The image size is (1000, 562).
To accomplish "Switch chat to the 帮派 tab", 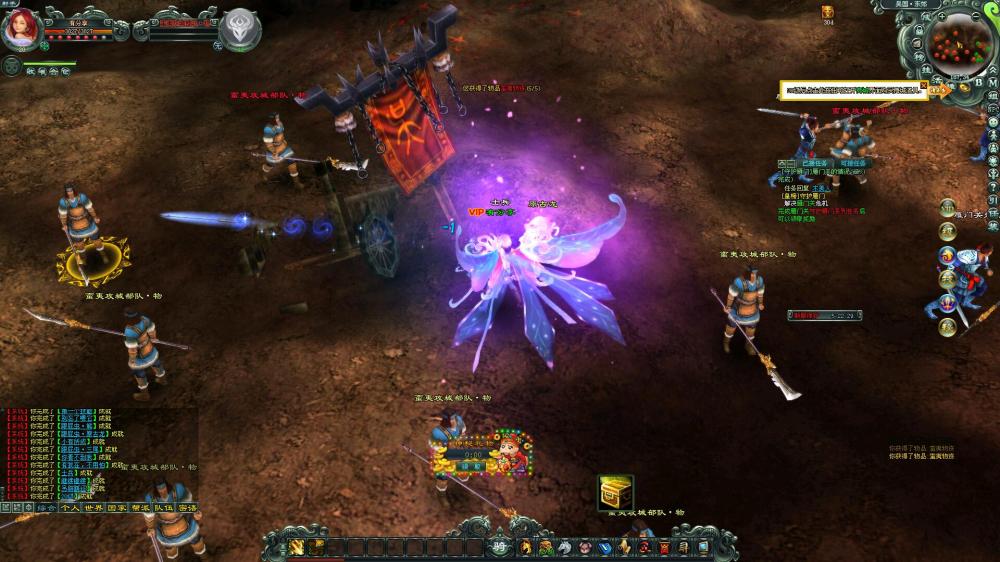I will pos(141,508).
